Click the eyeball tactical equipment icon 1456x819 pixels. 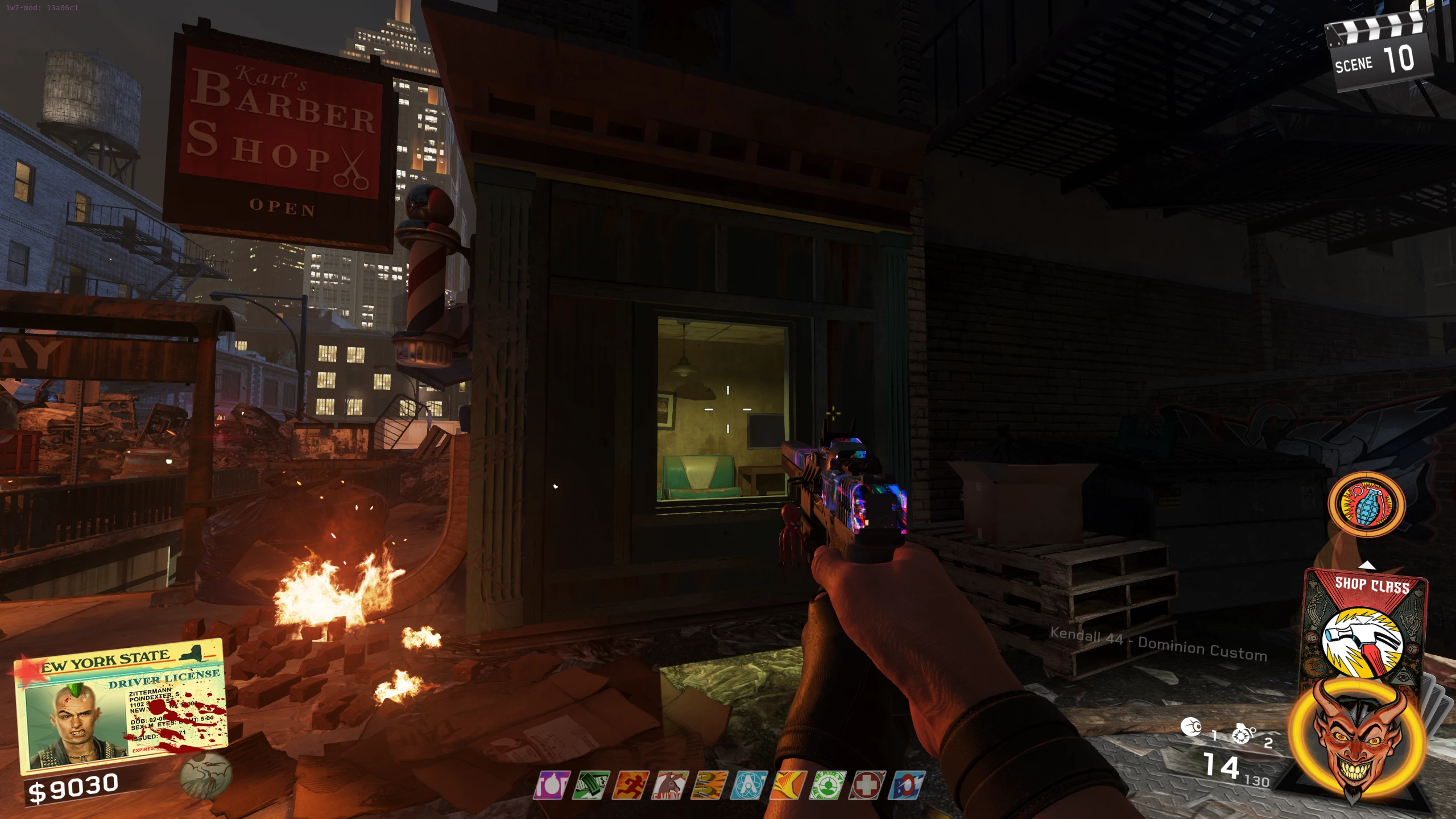[1192, 727]
